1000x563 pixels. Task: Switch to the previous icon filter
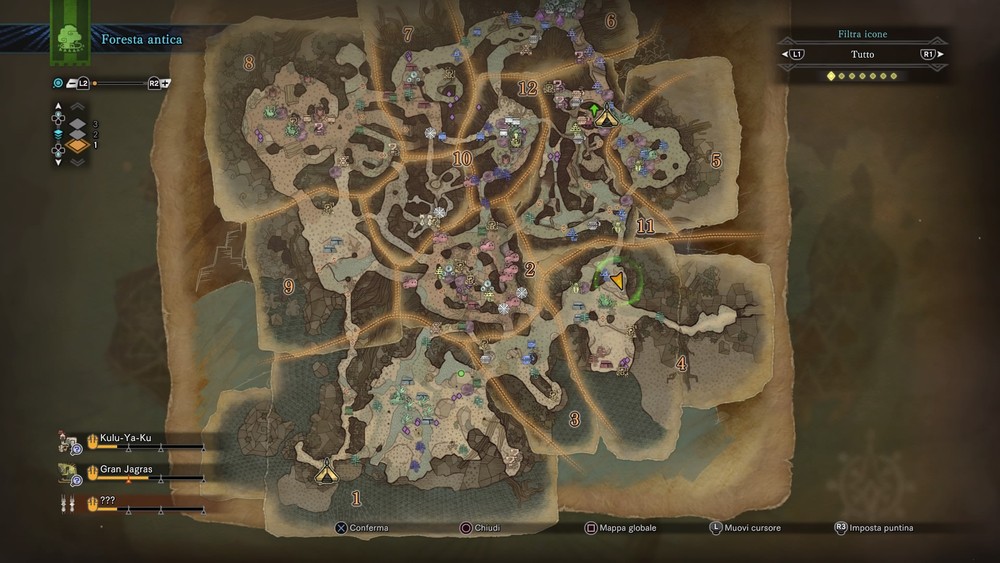(797, 54)
